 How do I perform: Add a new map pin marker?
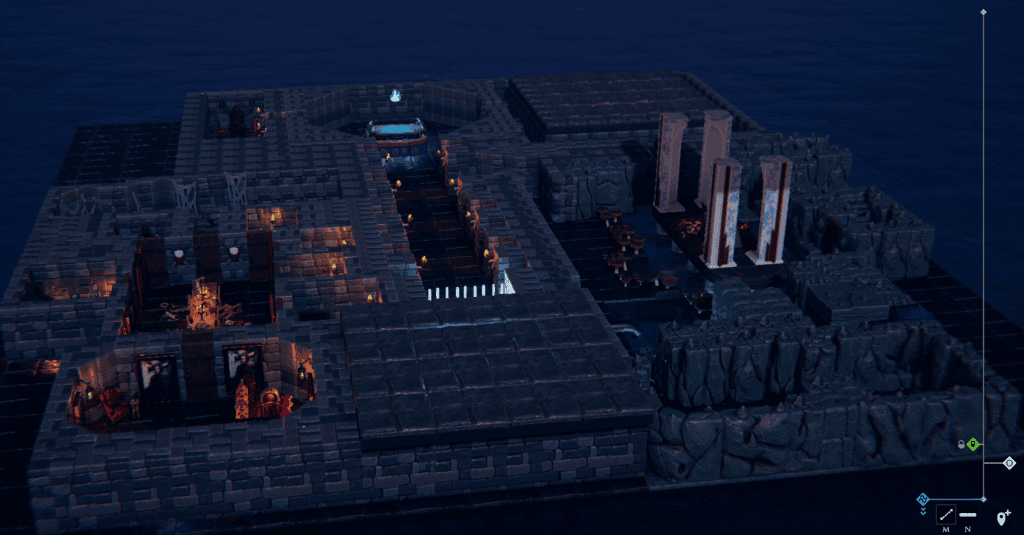click(1003, 517)
